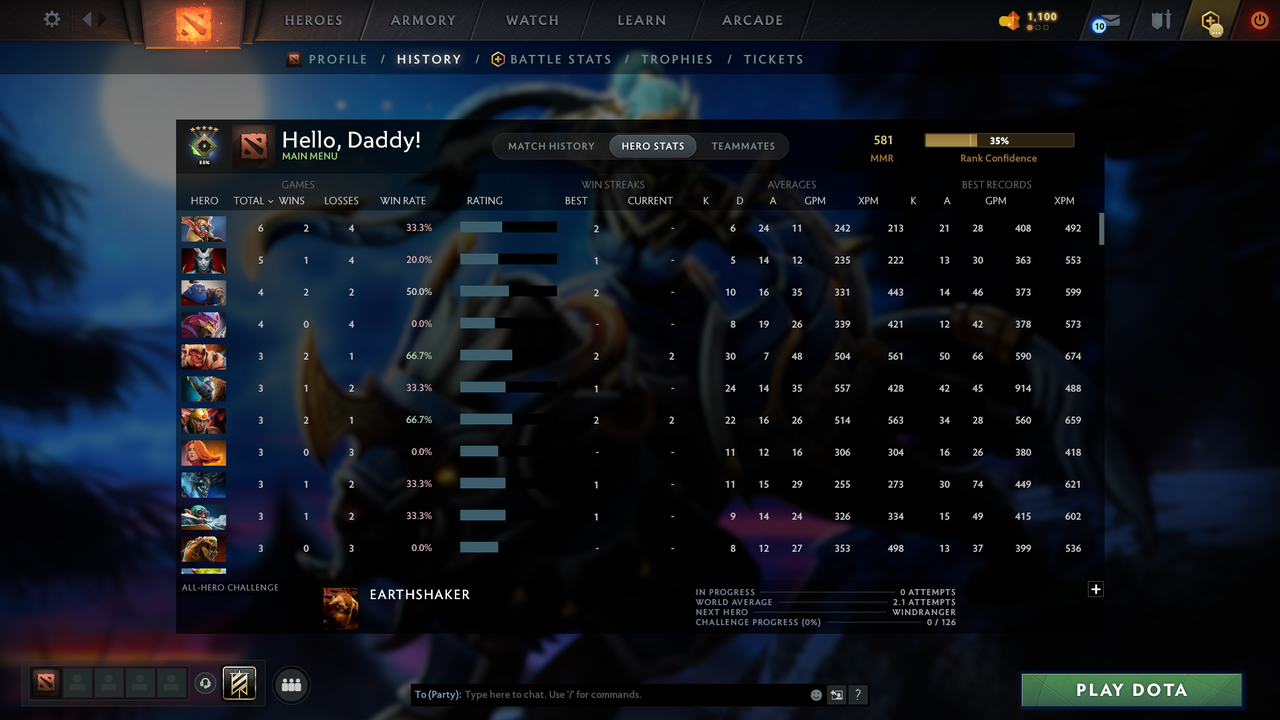Image resolution: width=1280 pixels, height=720 pixels.
Task: Click the three-person party finder icon
Action: point(291,684)
